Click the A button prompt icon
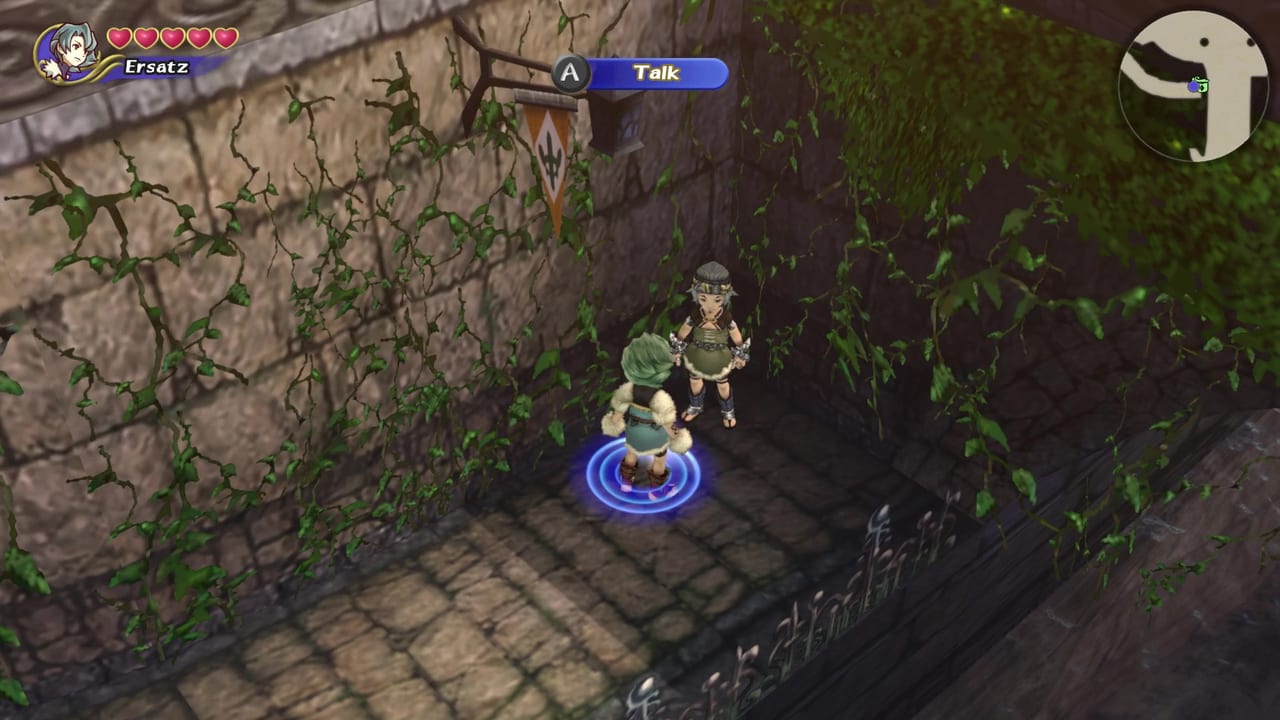 [568, 72]
